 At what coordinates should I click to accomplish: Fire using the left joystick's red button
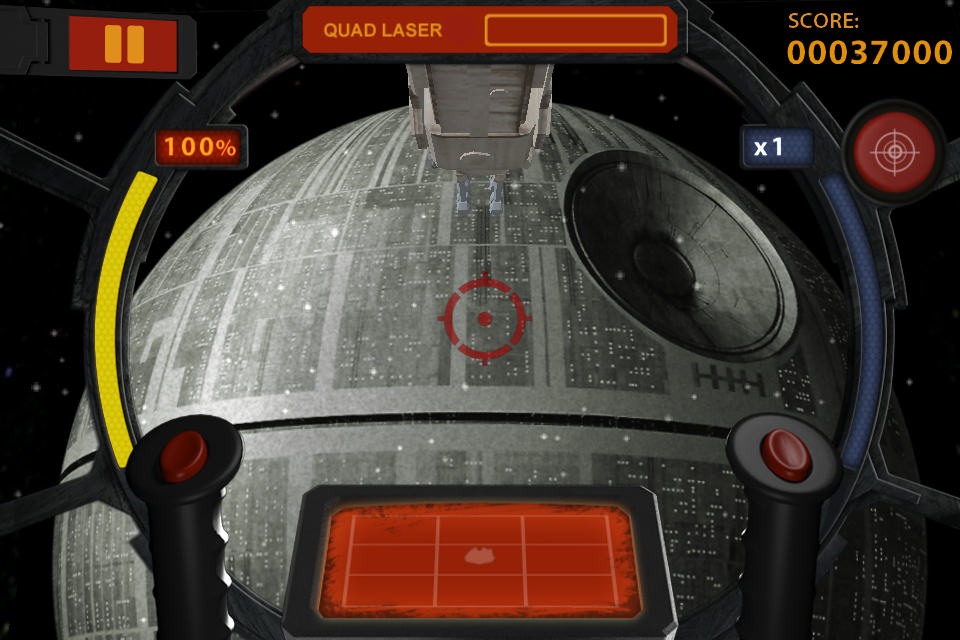(183, 455)
